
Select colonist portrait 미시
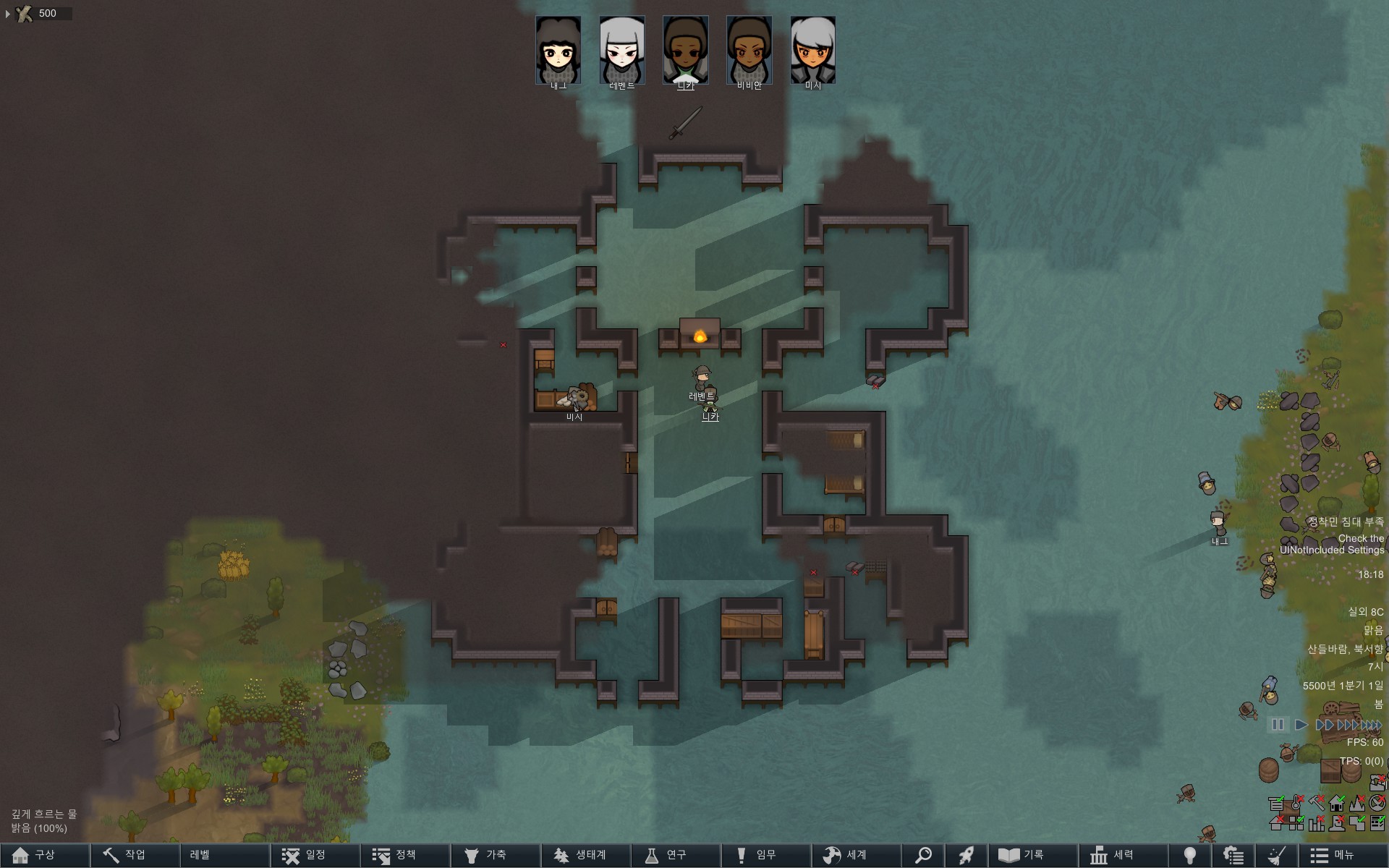pos(812,51)
